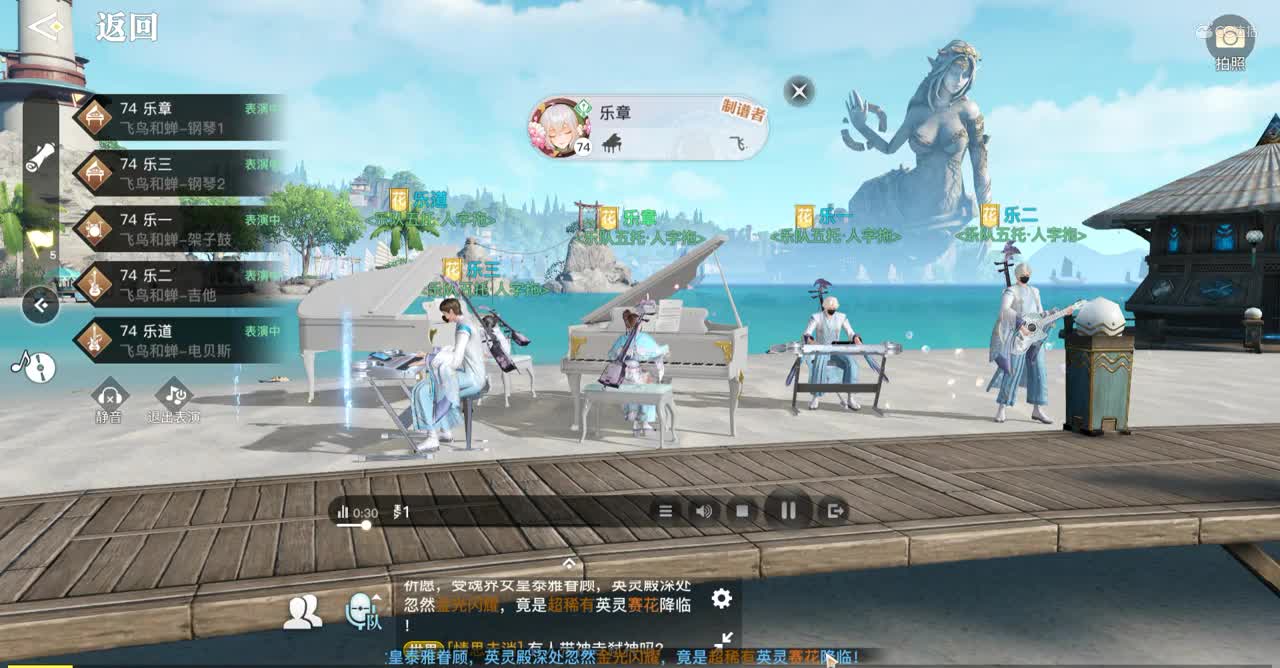Open the playlist menu in the playback bar
This screenshot has height=668, width=1280.
[665, 511]
